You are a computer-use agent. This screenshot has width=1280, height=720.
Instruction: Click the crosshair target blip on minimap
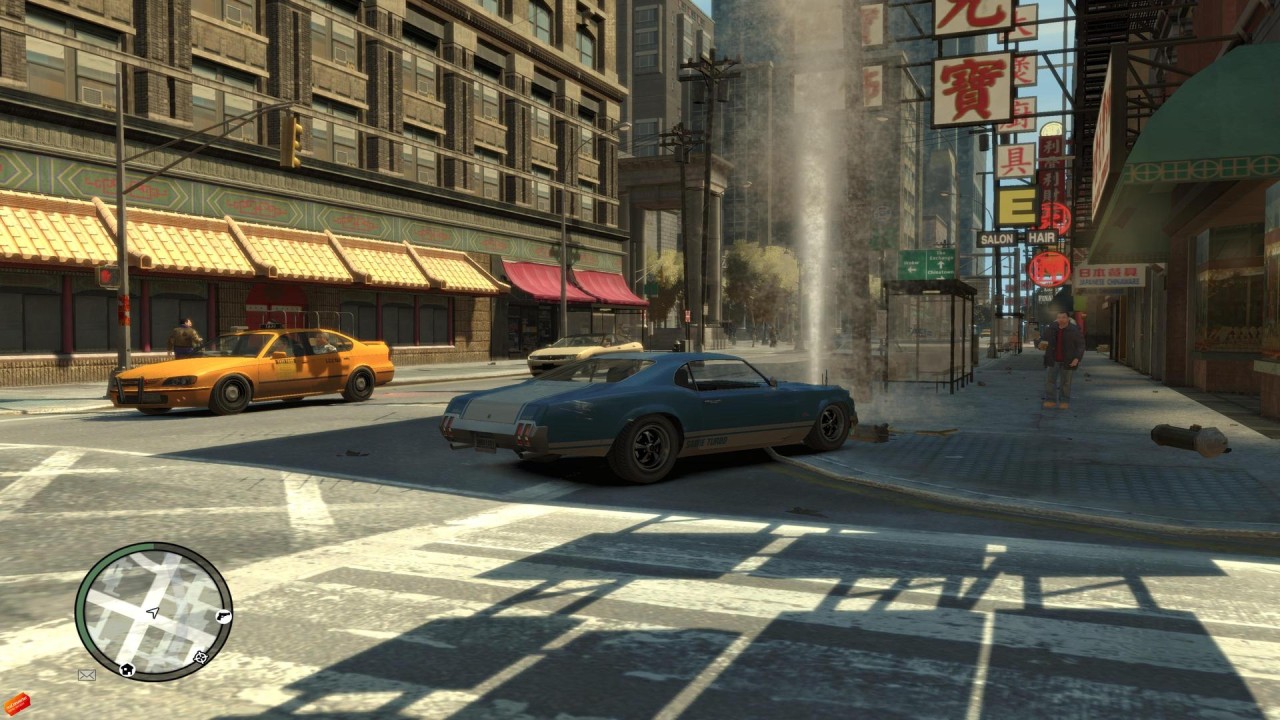tap(200, 657)
